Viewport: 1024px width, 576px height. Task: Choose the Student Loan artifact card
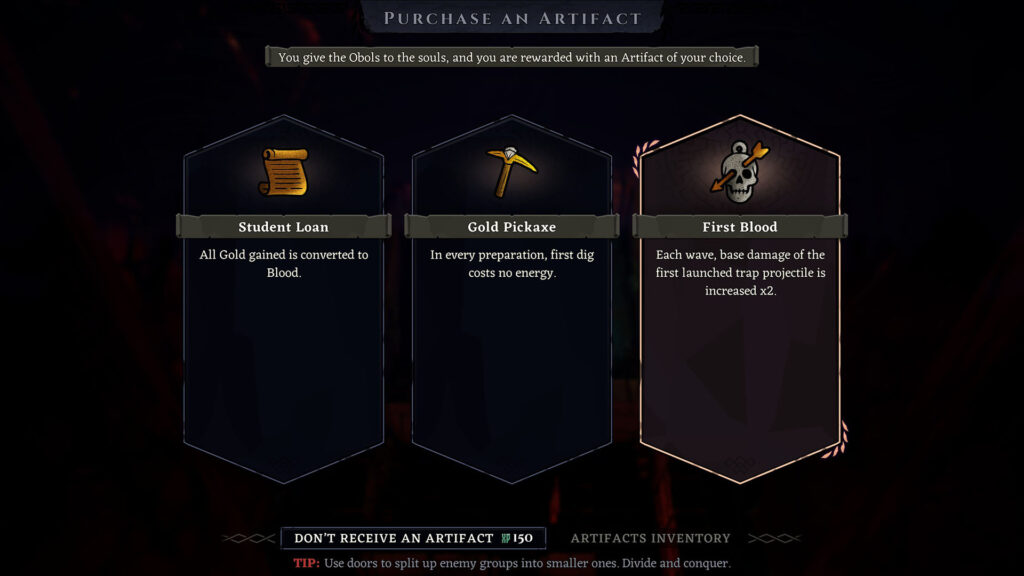click(x=283, y=300)
